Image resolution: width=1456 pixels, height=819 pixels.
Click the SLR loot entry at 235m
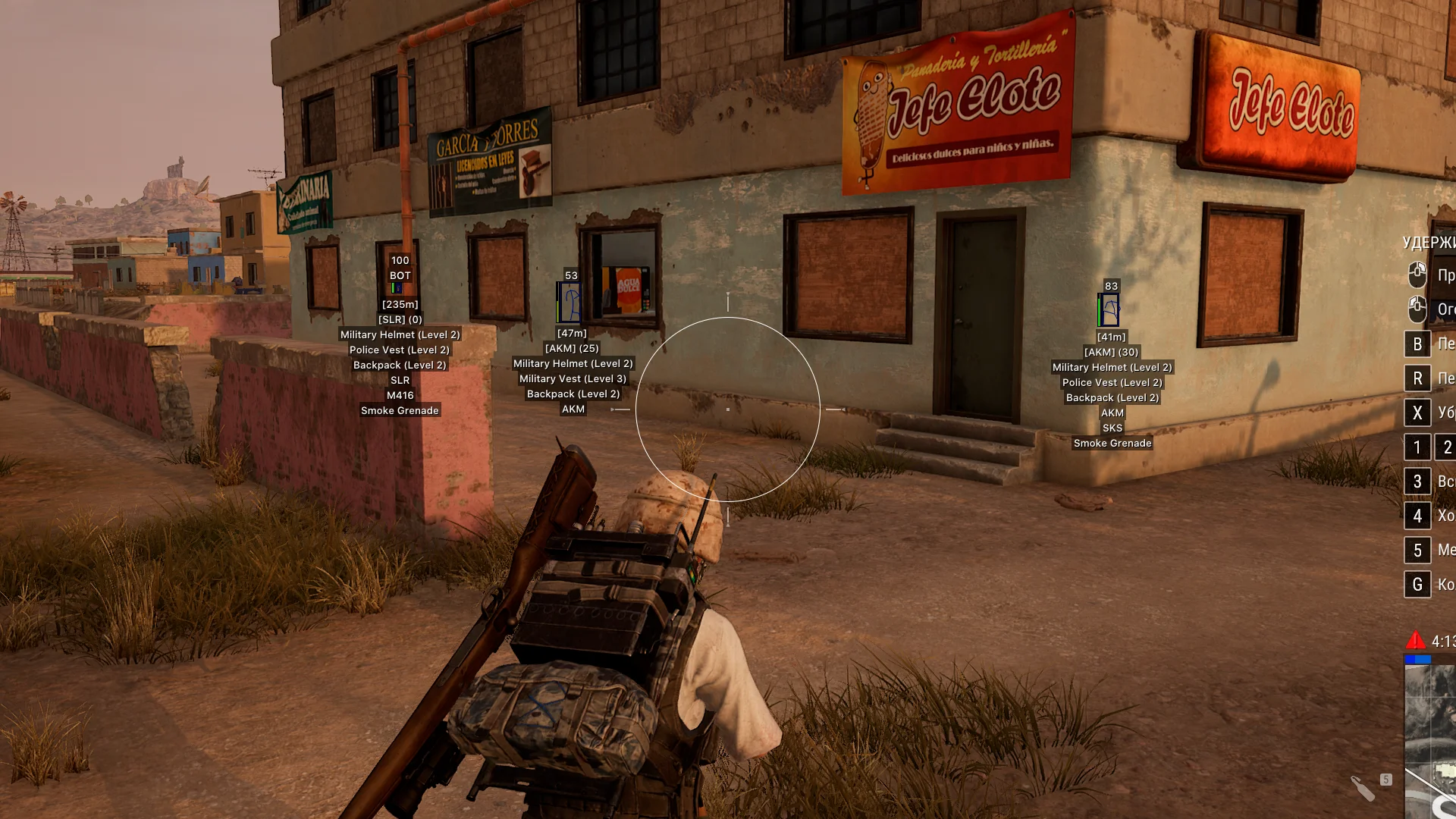click(x=400, y=380)
